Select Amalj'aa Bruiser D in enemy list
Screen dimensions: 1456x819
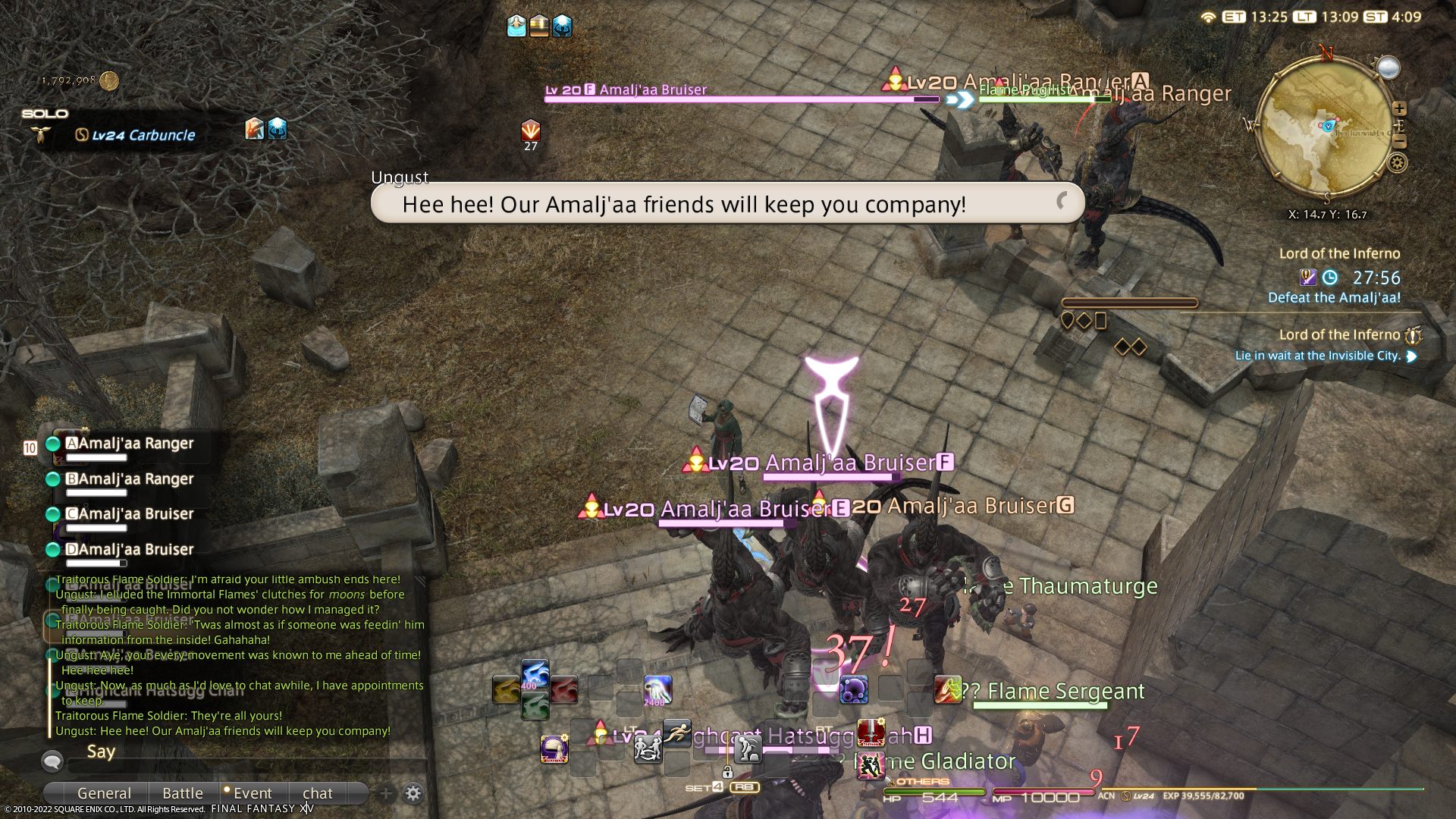(x=135, y=550)
